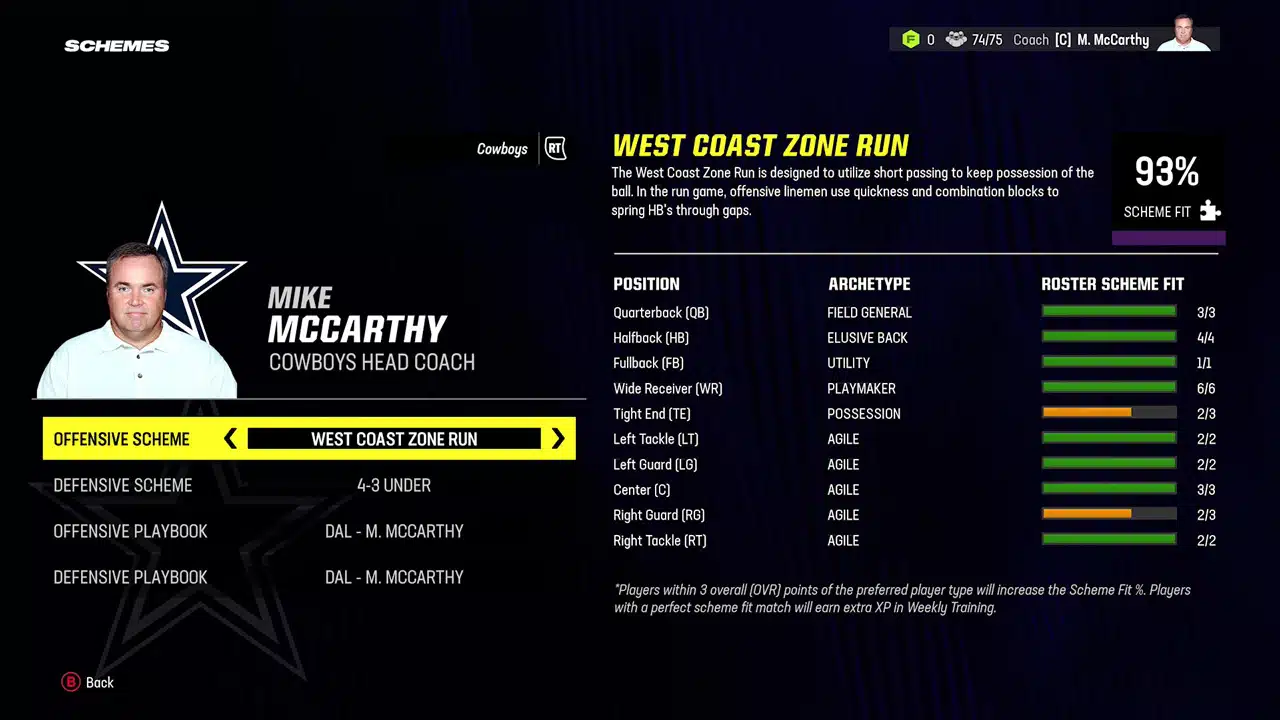Select the West Coast Zone Run scheme entry

394,439
